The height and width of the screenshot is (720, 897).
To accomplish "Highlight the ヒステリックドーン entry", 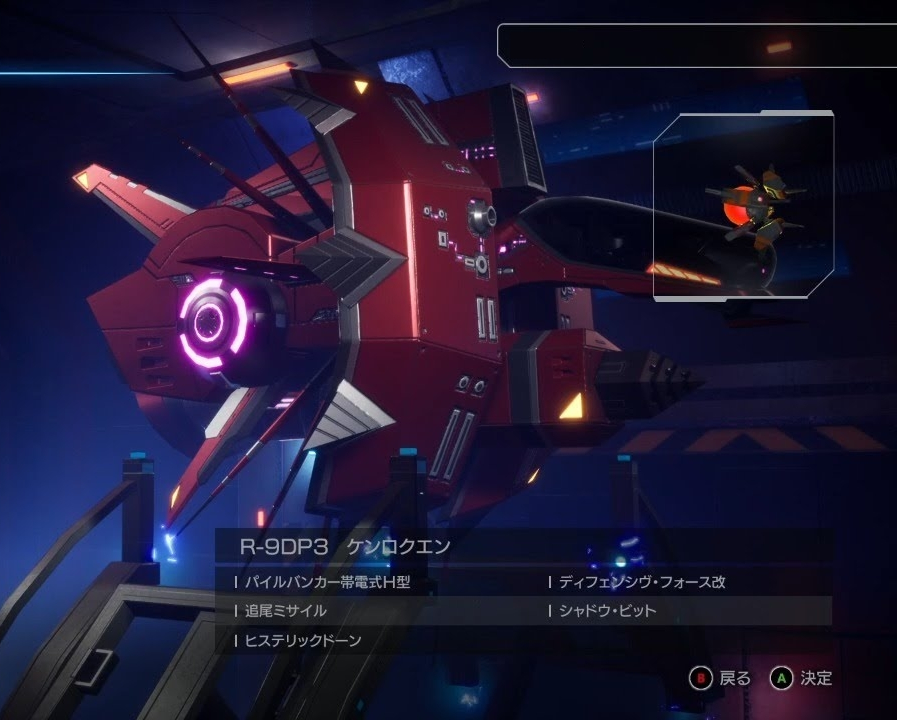I will (x=303, y=640).
